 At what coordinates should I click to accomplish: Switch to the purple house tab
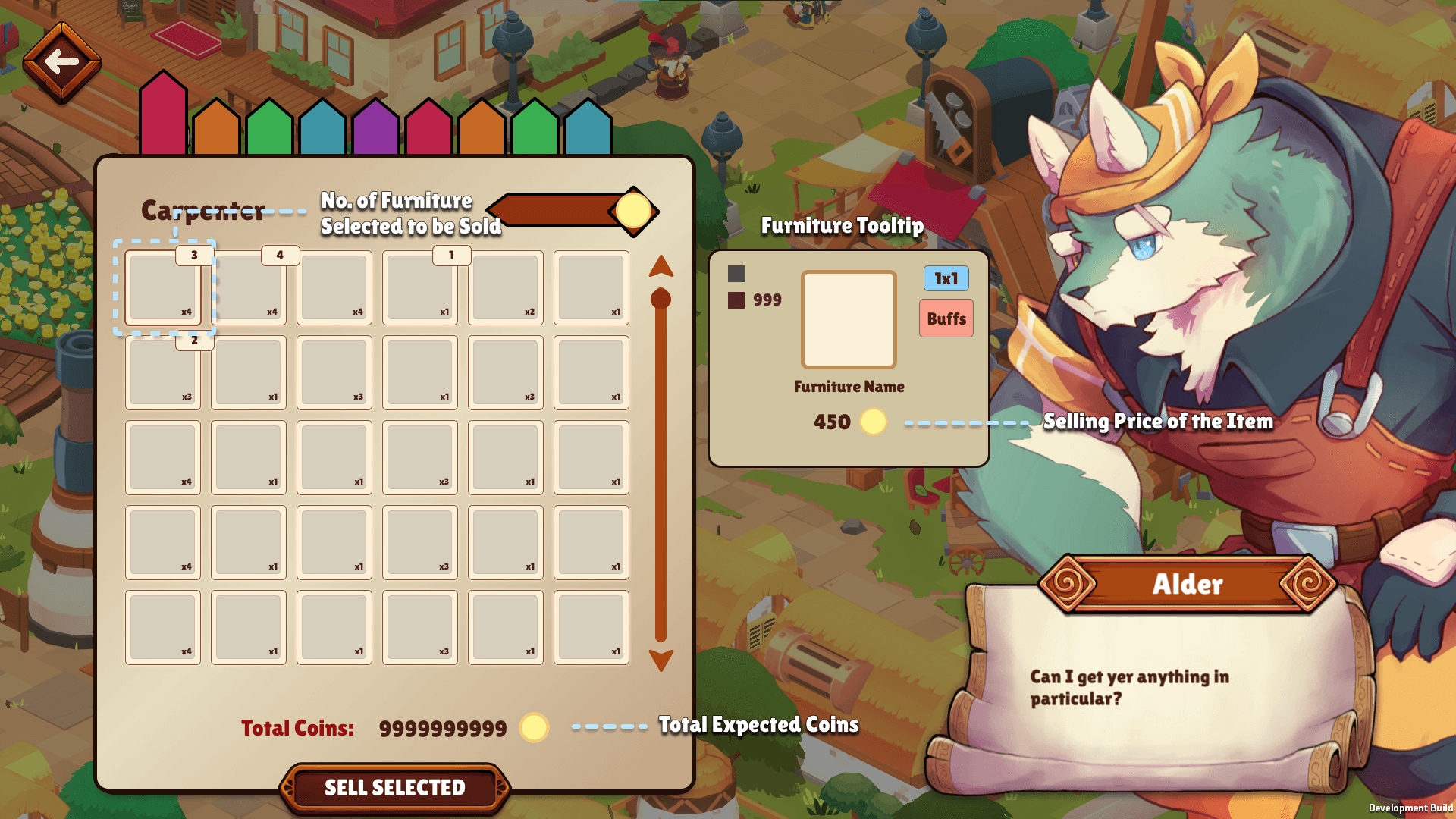click(x=375, y=129)
